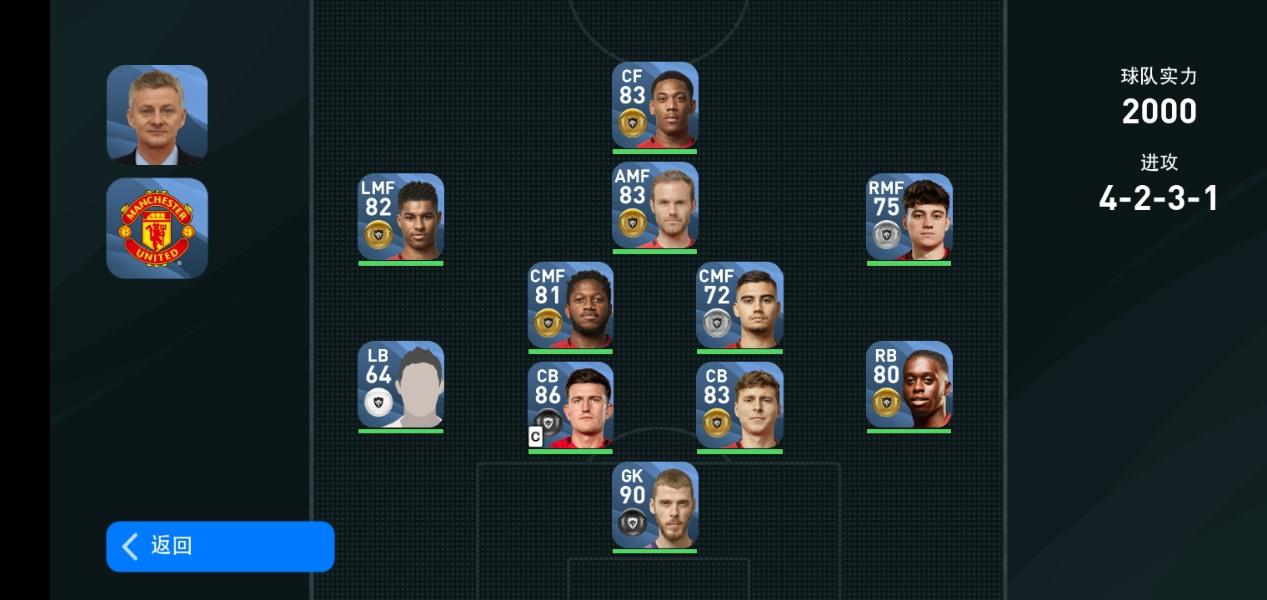The width and height of the screenshot is (1267, 600).
Task: Select the captain CB 86 card
Action: click(x=570, y=405)
